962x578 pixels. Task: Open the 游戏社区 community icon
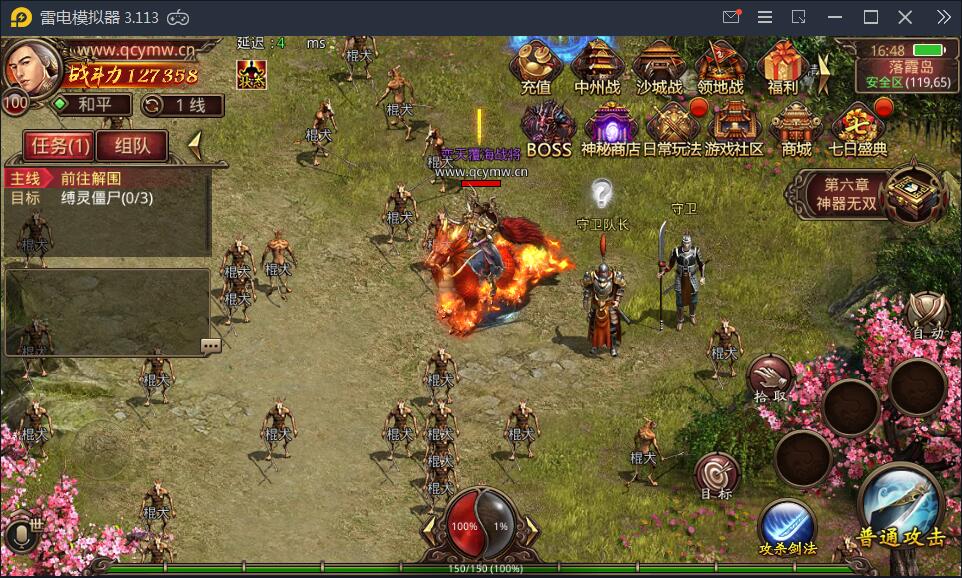(734, 129)
